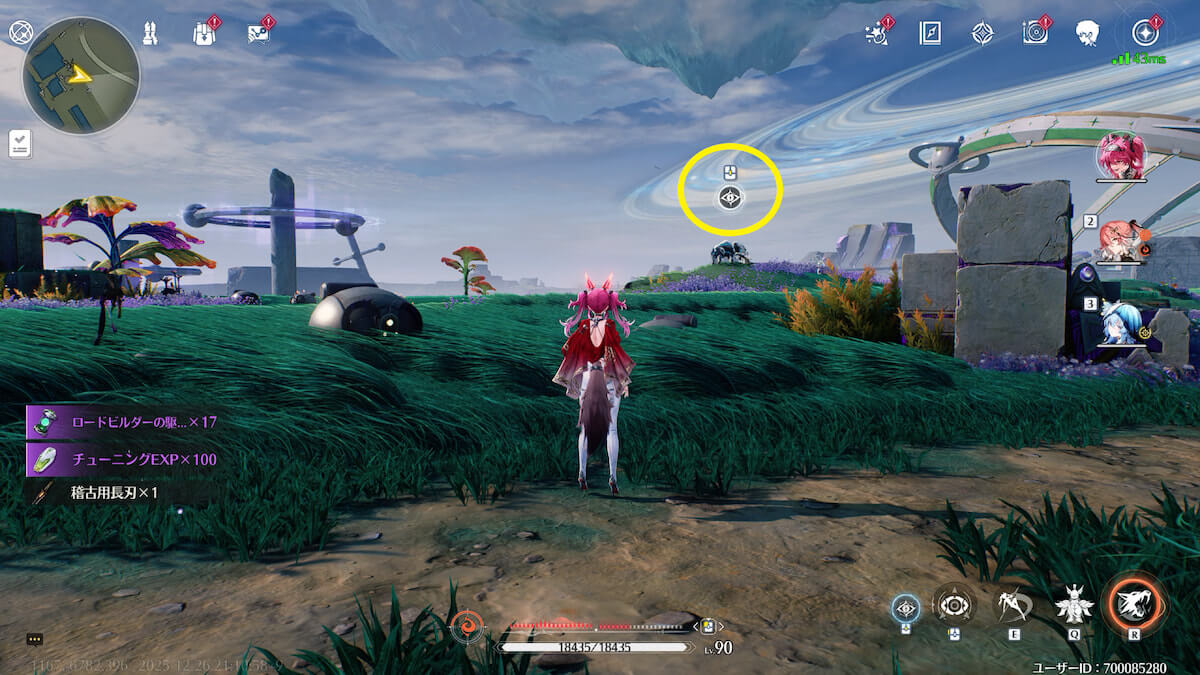Open the main menu star circle icon
The image size is (1200, 675).
[1143, 32]
